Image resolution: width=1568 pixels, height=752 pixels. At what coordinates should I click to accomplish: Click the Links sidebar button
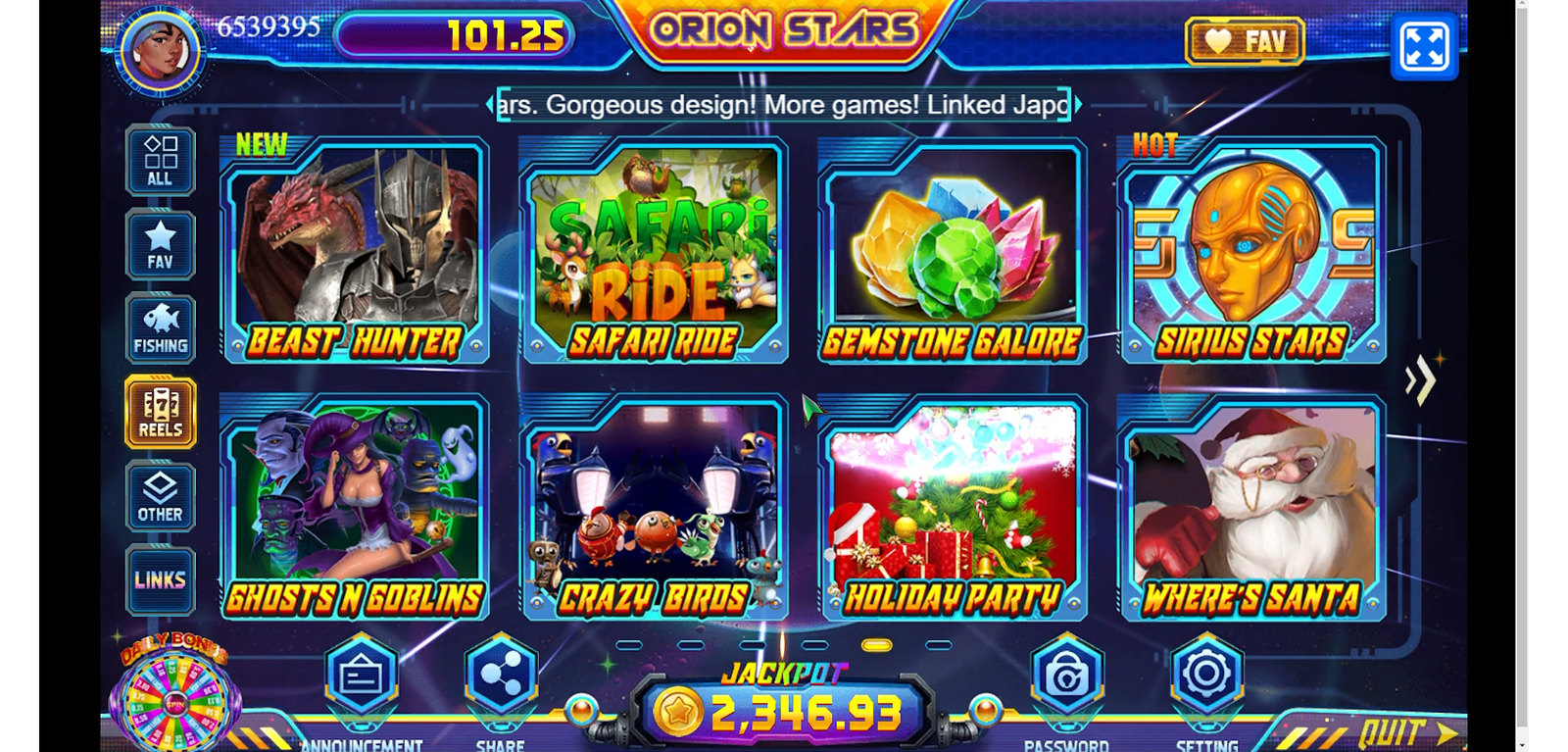tap(160, 579)
